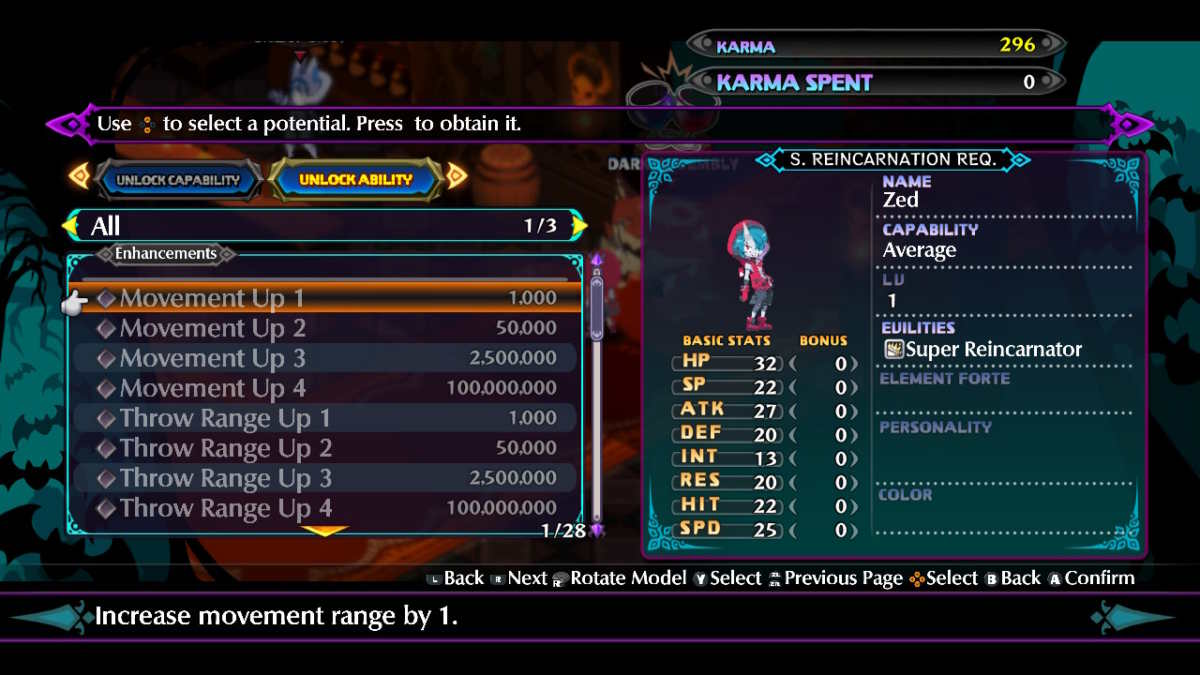This screenshot has height=675, width=1200.
Task: Select the Throw Range Up 4 row
Action: point(326,508)
